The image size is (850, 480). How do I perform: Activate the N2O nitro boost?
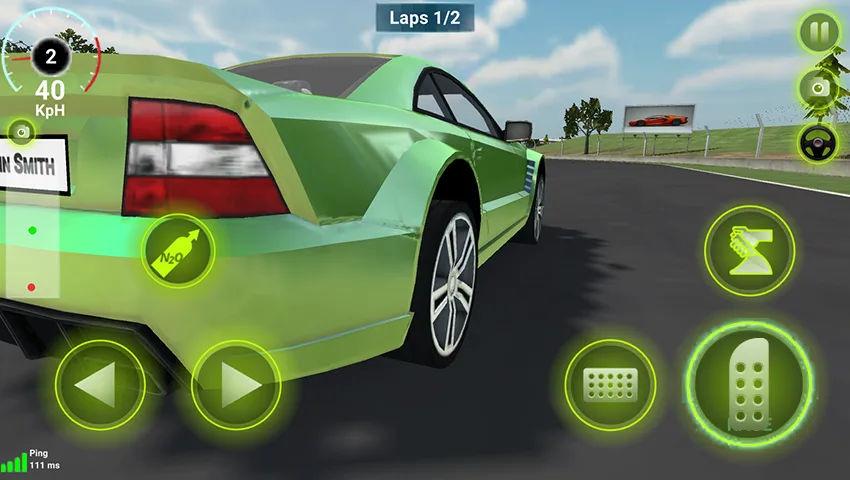pos(178,251)
